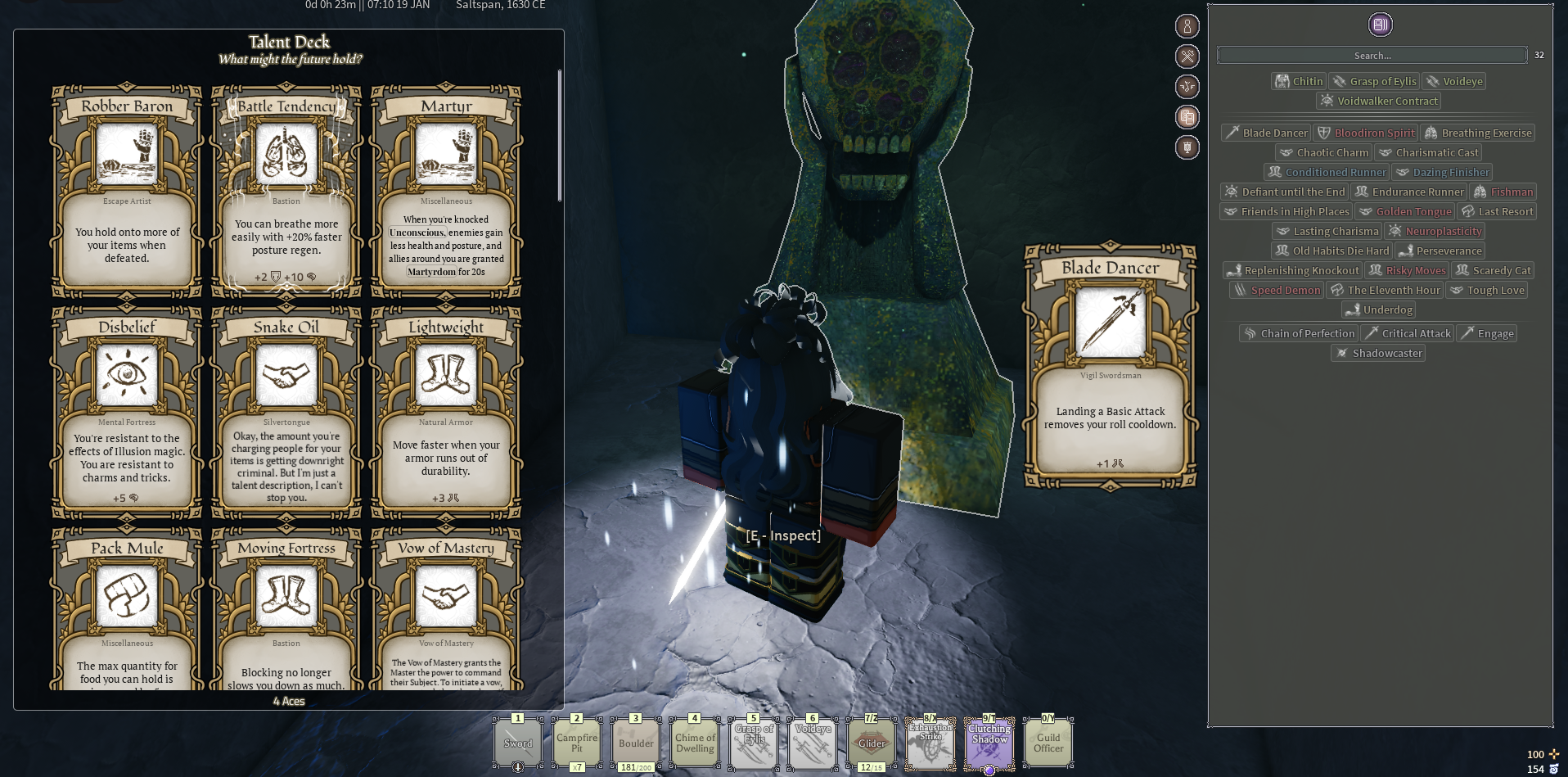Choose the Snake Oil talent card
This screenshot has width=1568, height=777.
(x=286, y=413)
